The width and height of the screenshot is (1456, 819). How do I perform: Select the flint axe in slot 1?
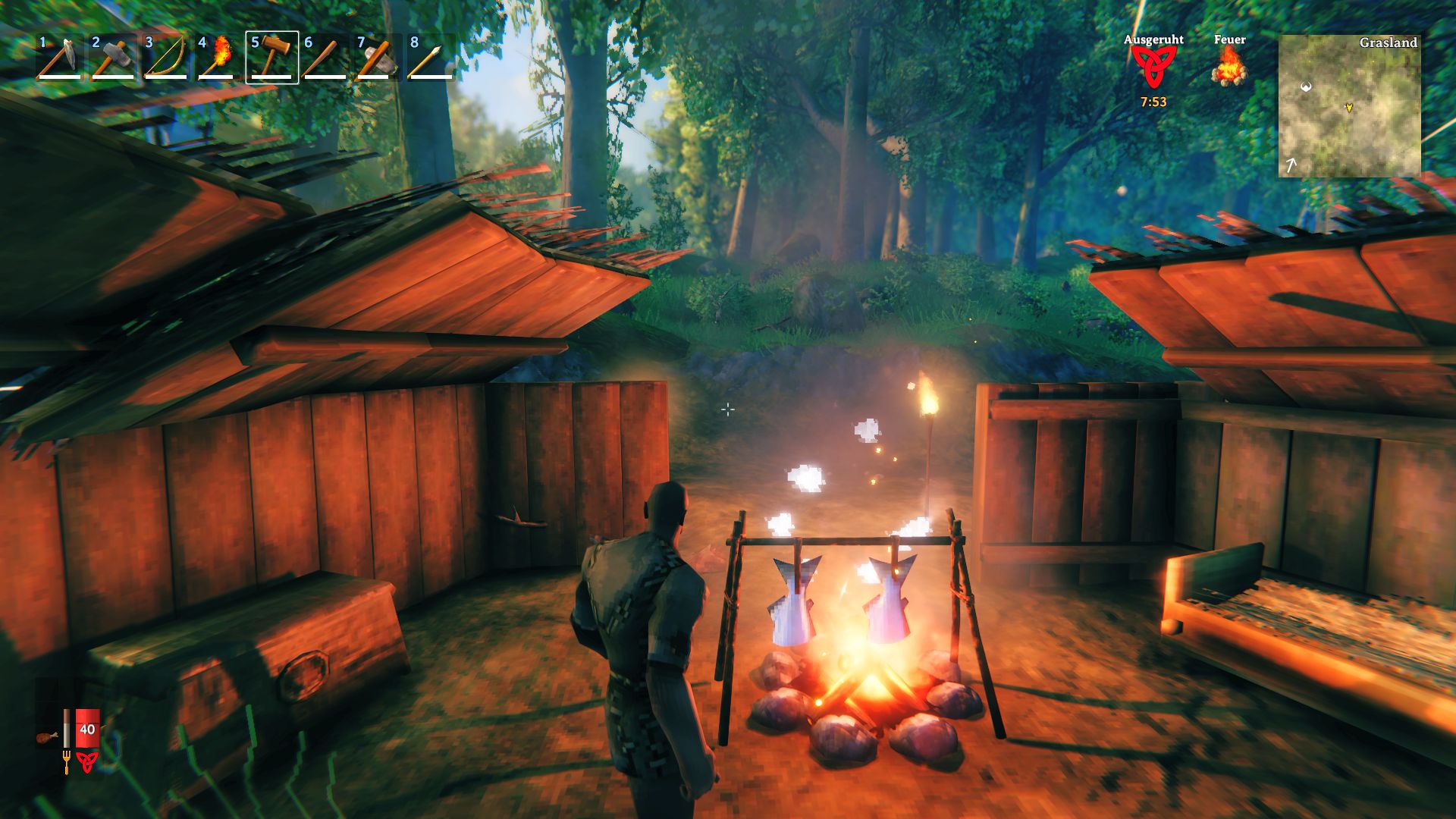[x=60, y=57]
